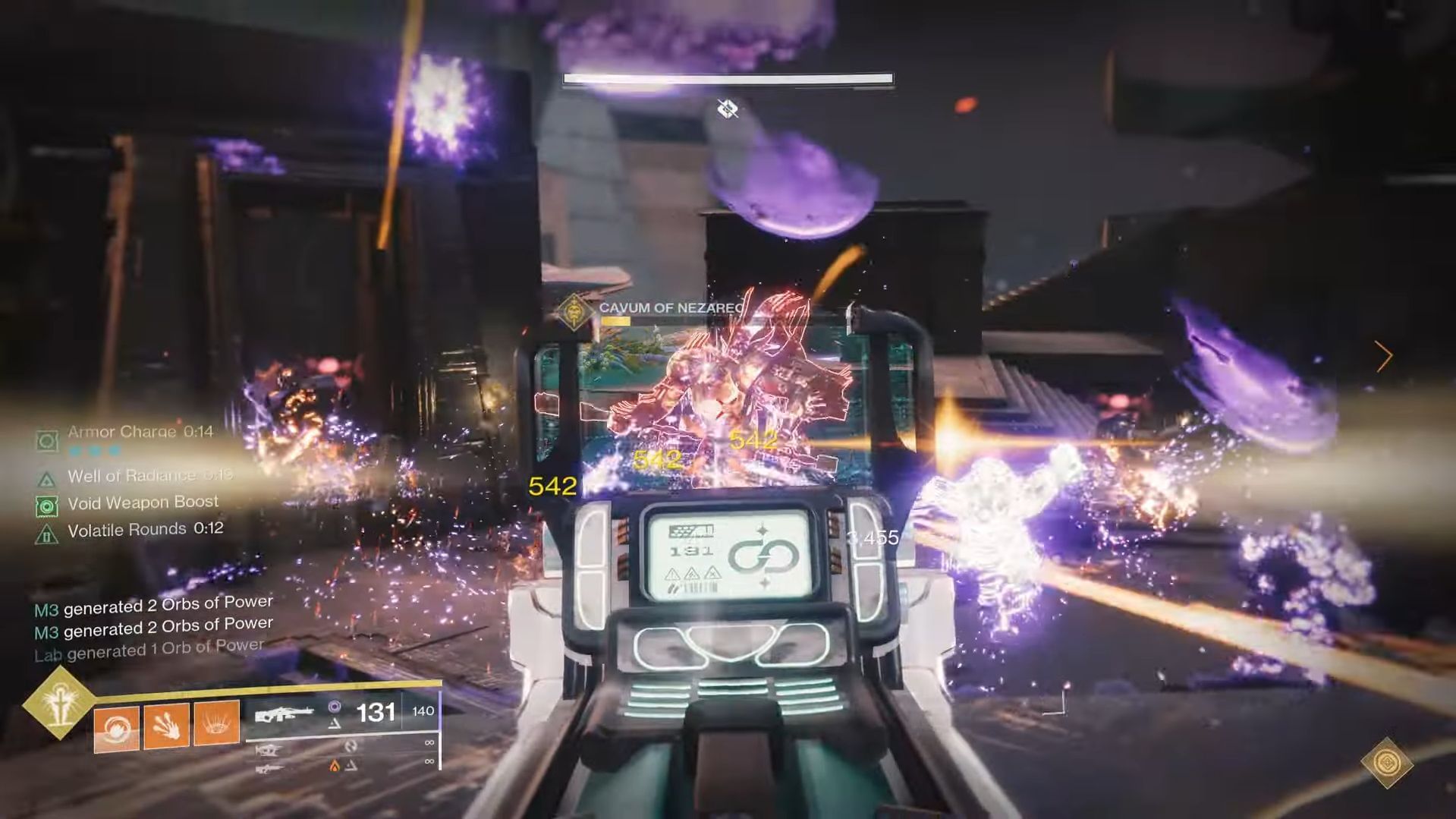Click the grenade ability icon

point(116,726)
